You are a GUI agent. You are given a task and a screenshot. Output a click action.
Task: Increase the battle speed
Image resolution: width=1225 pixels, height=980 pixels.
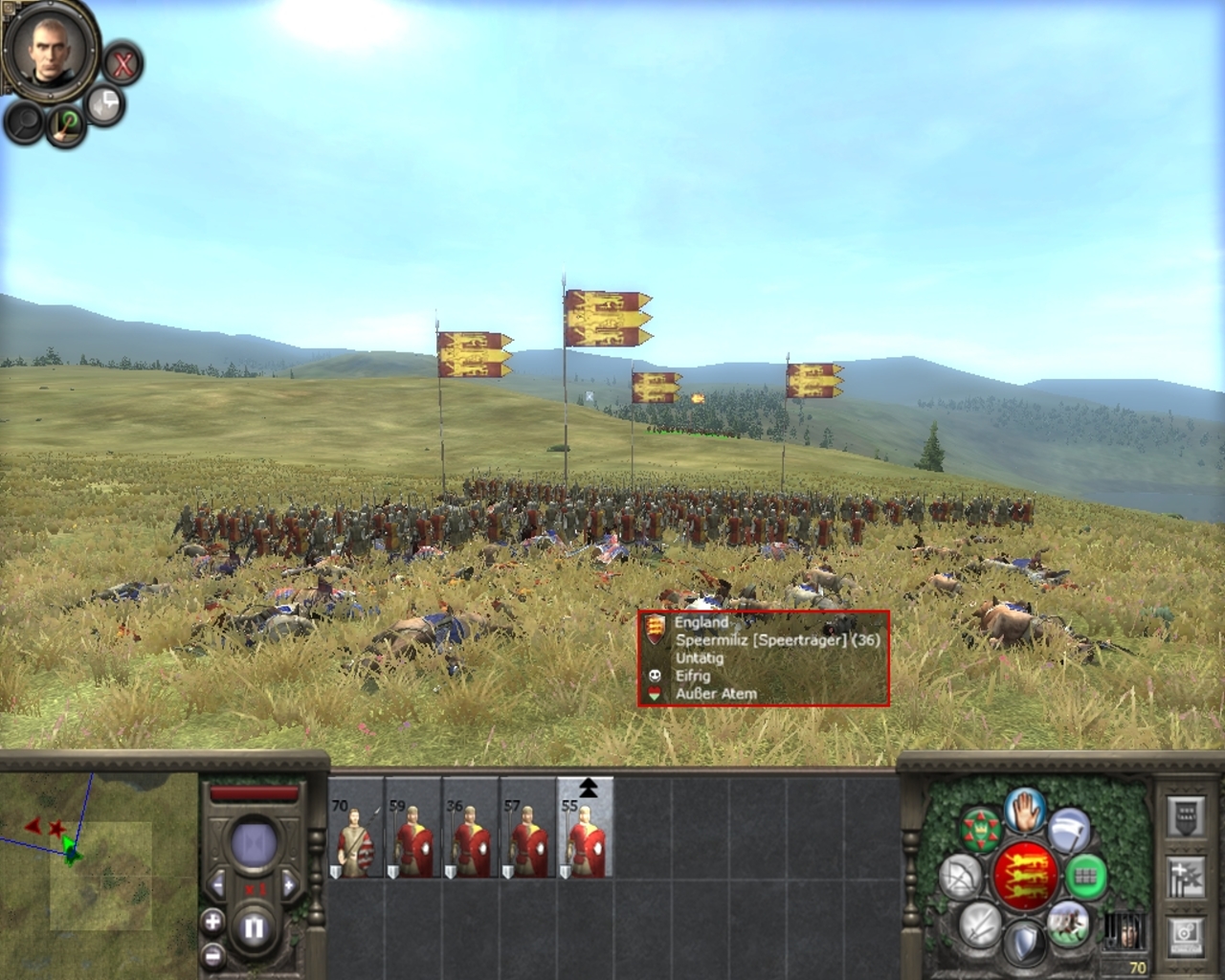tap(289, 884)
